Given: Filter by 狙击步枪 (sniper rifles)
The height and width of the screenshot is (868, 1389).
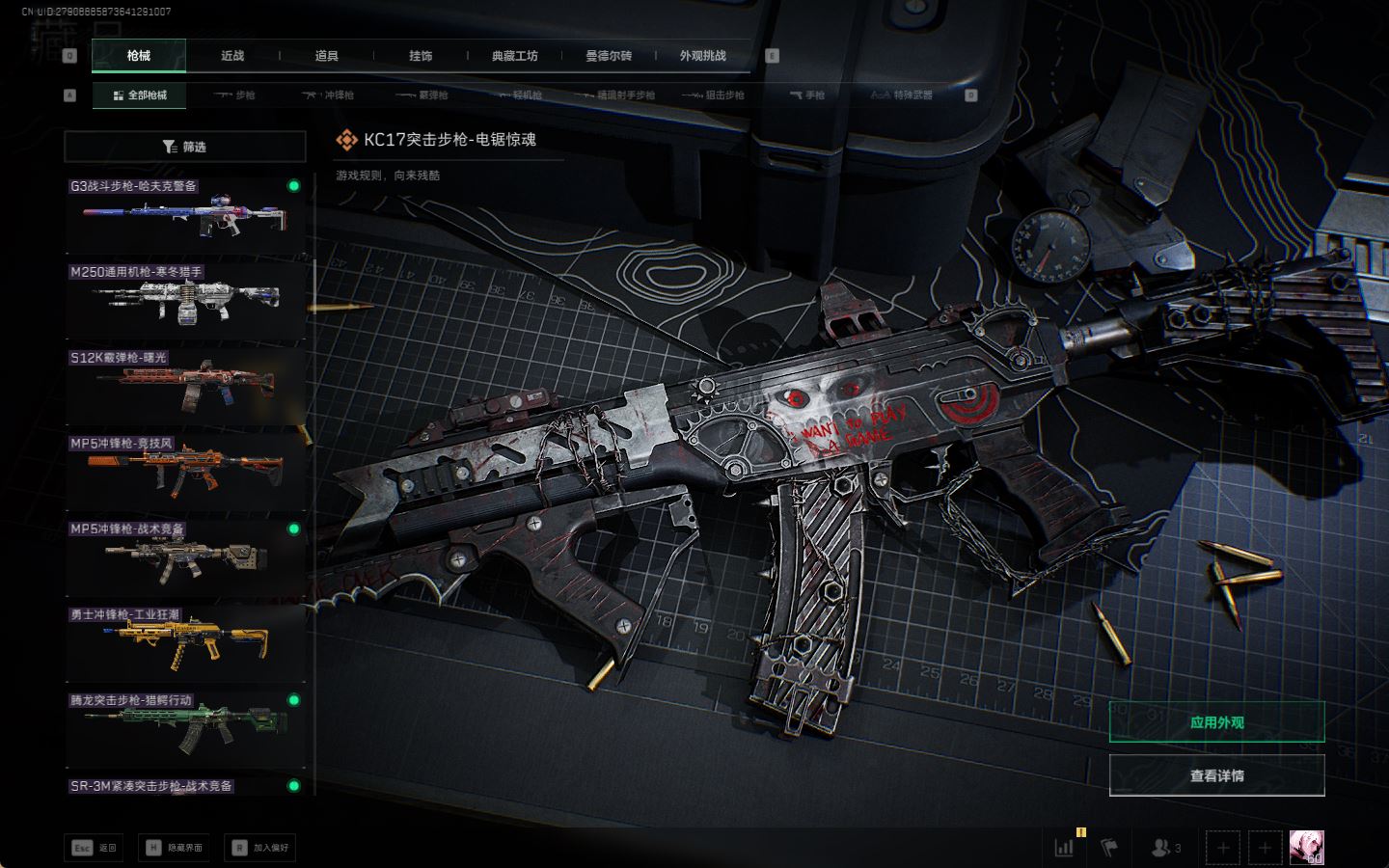Looking at the screenshot, I should (714, 95).
